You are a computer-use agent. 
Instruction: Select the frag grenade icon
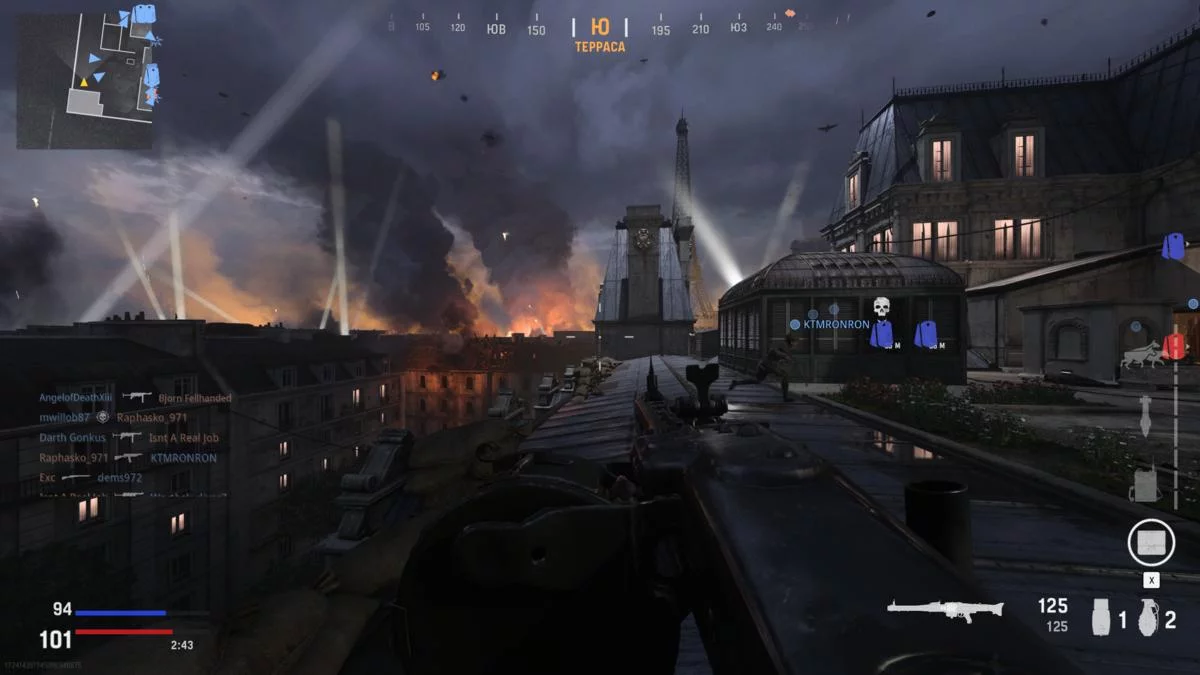[x=1147, y=617]
